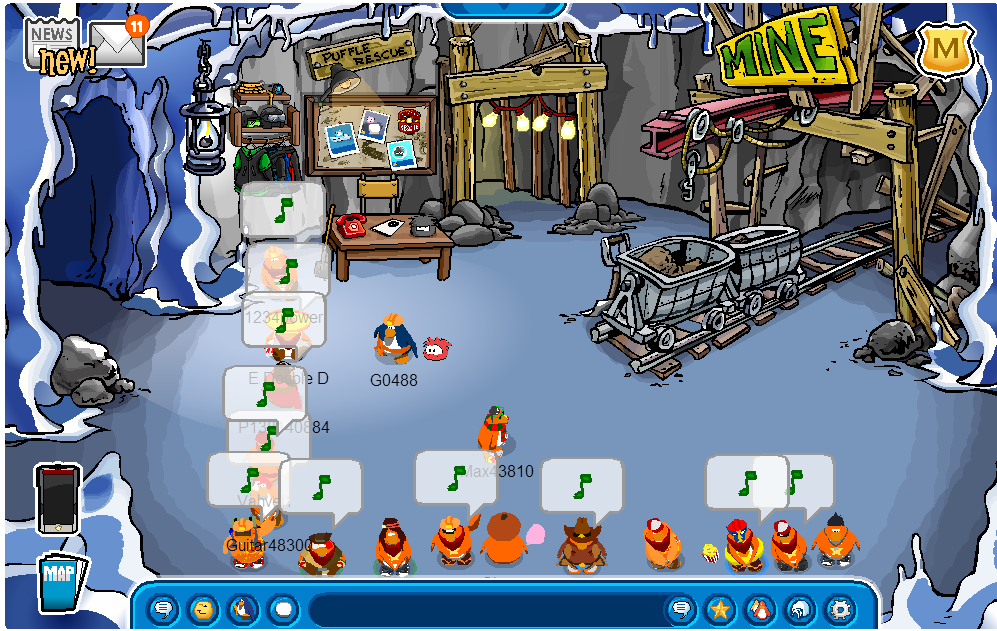The width and height of the screenshot is (997, 631).
Task: Open the player card star button
Action: tap(720, 608)
